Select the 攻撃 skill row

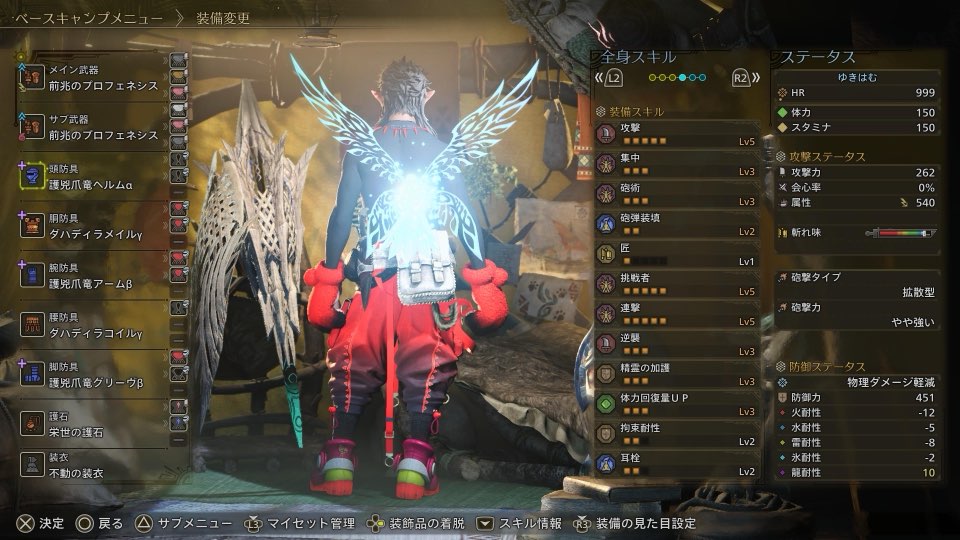point(678,135)
